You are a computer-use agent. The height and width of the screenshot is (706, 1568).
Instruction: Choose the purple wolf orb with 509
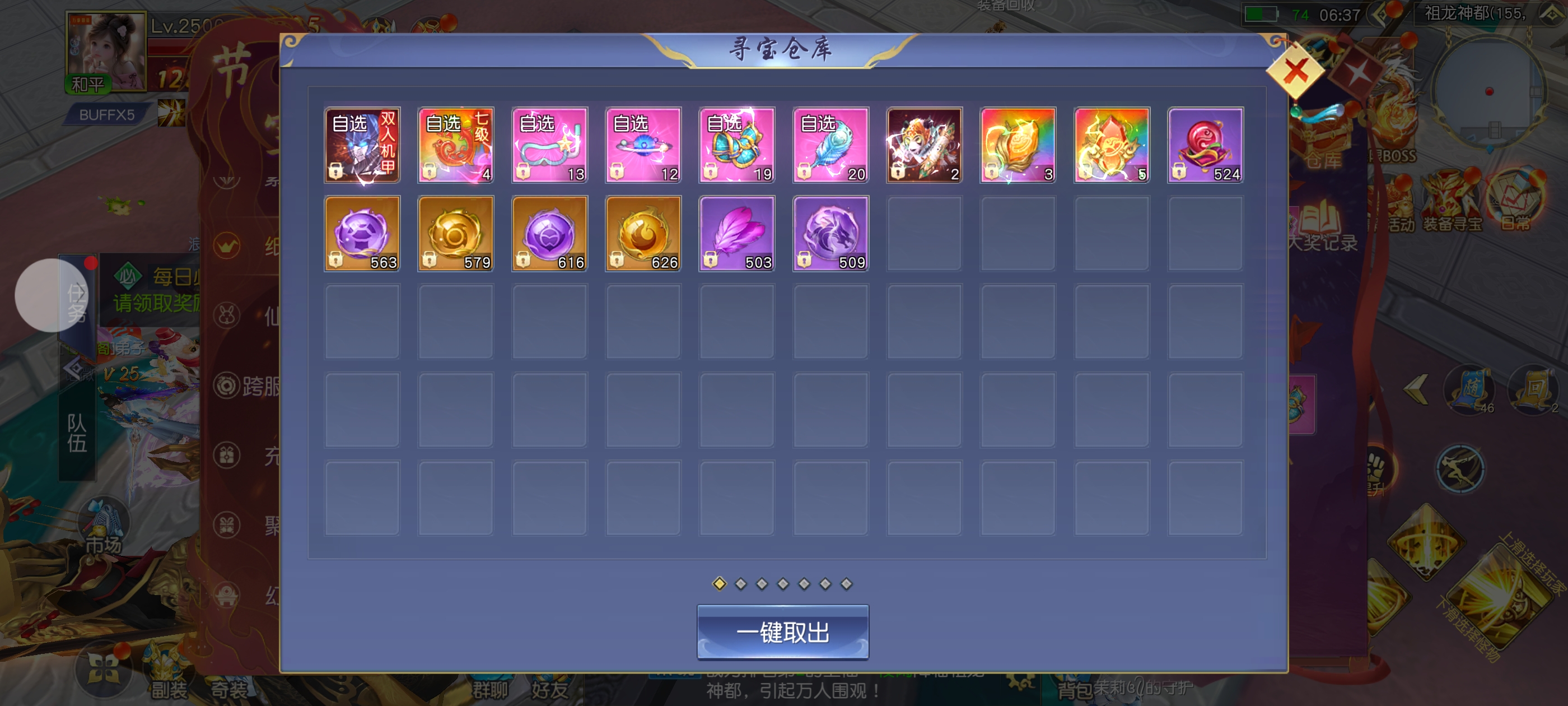click(831, 234)
